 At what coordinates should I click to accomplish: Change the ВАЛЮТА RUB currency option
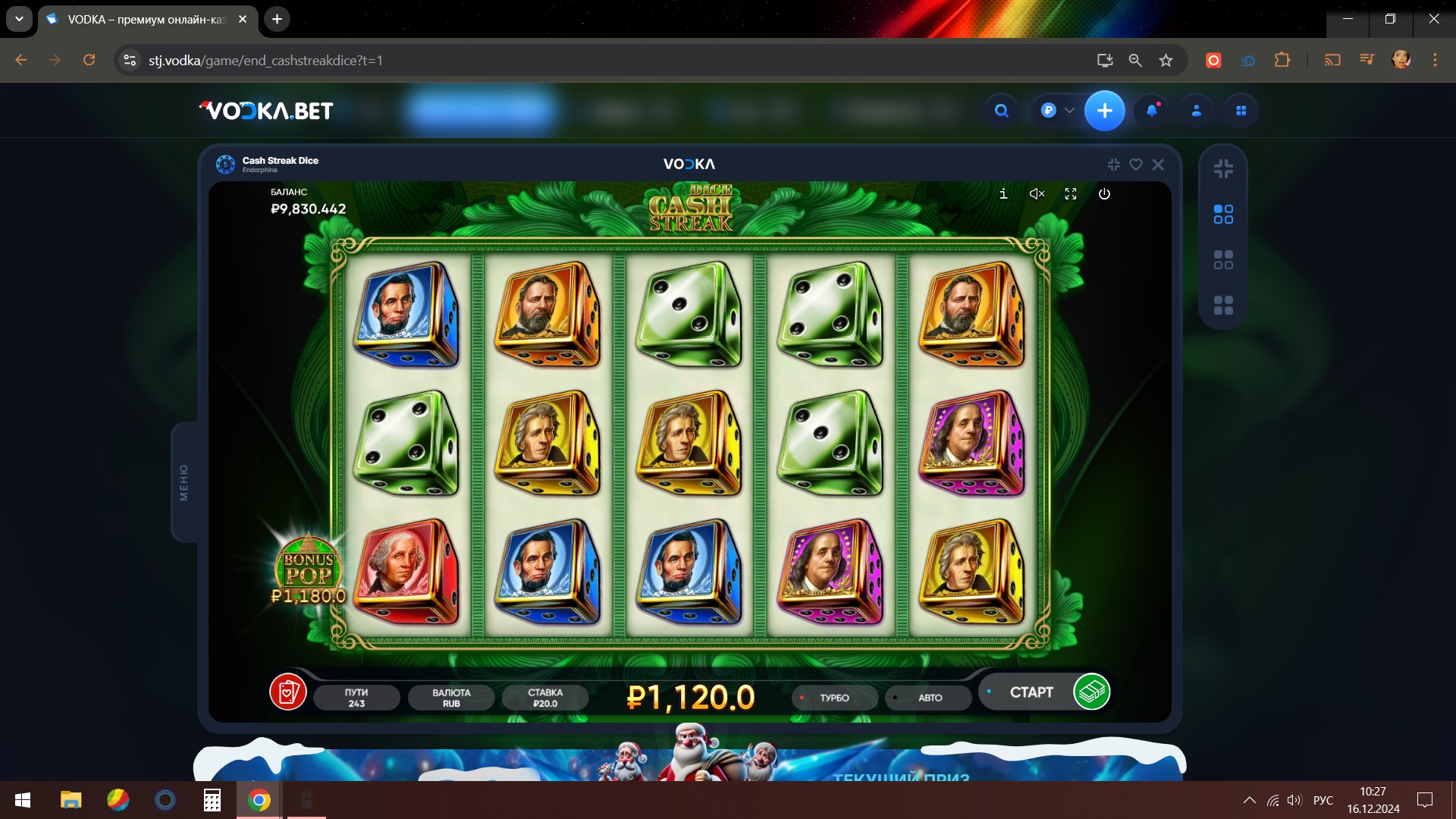451,698
